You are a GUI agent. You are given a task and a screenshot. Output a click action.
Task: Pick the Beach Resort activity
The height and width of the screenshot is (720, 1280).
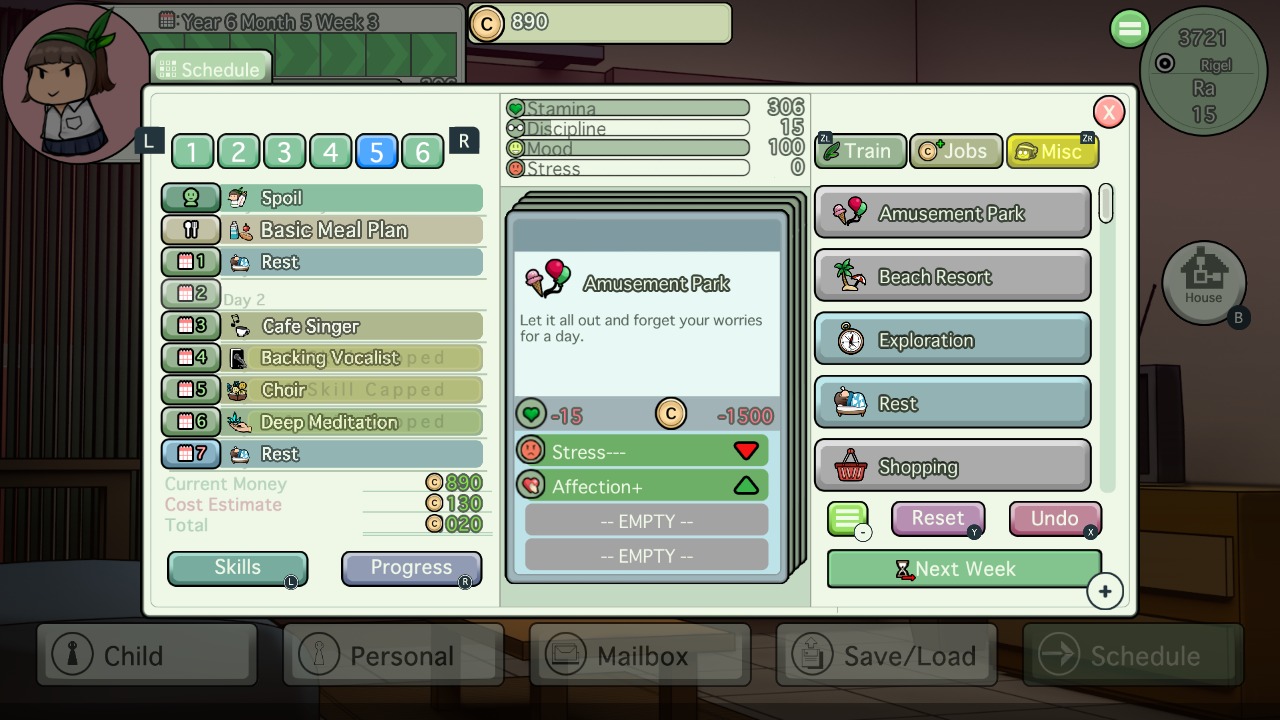pyautogui.click(x=952, y=277)
